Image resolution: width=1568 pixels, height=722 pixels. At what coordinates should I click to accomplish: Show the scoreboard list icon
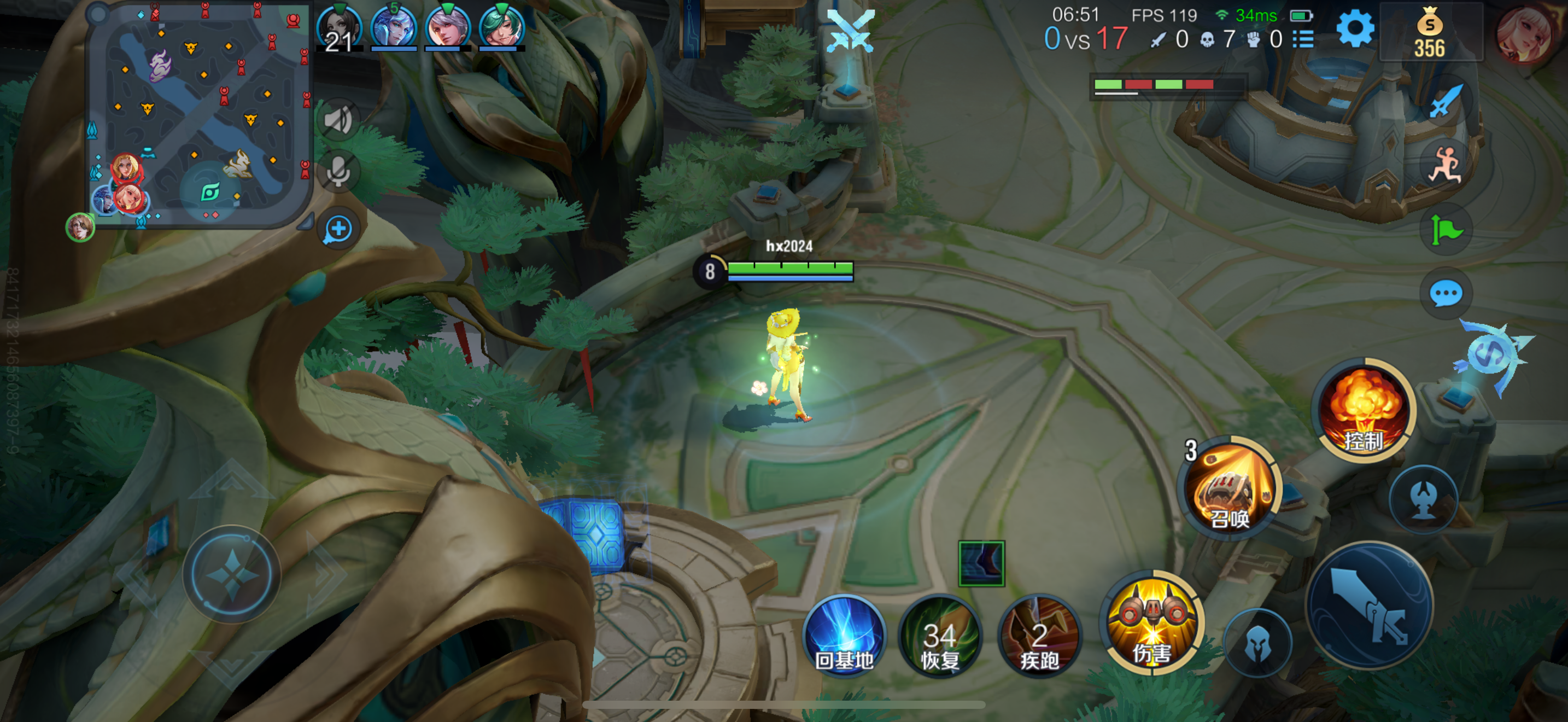click(1303, 39)
